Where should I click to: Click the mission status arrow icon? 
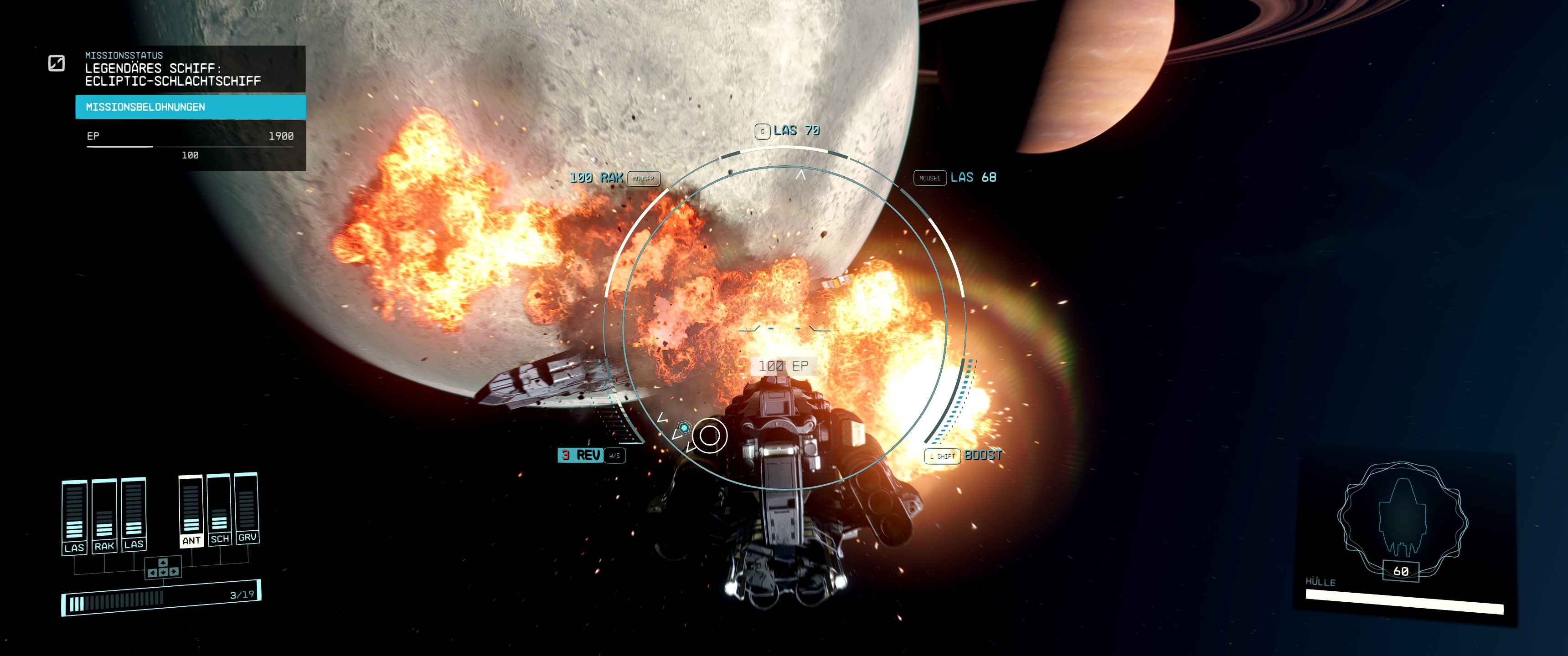click(57, 63)
